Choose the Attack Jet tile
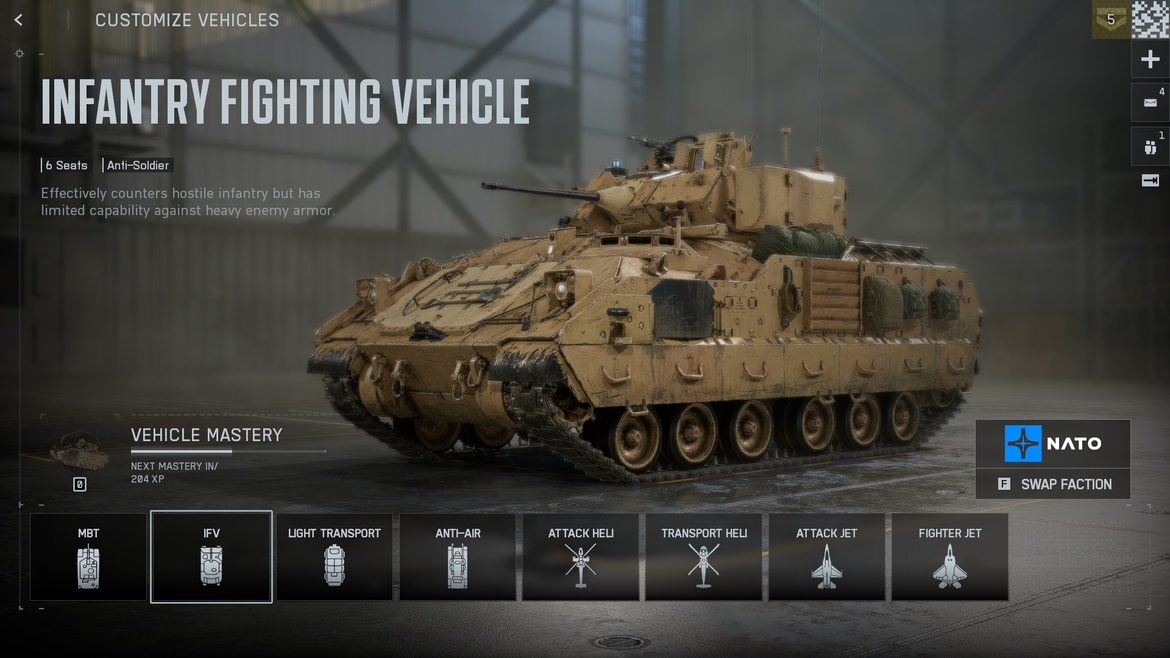 (827, 557)
